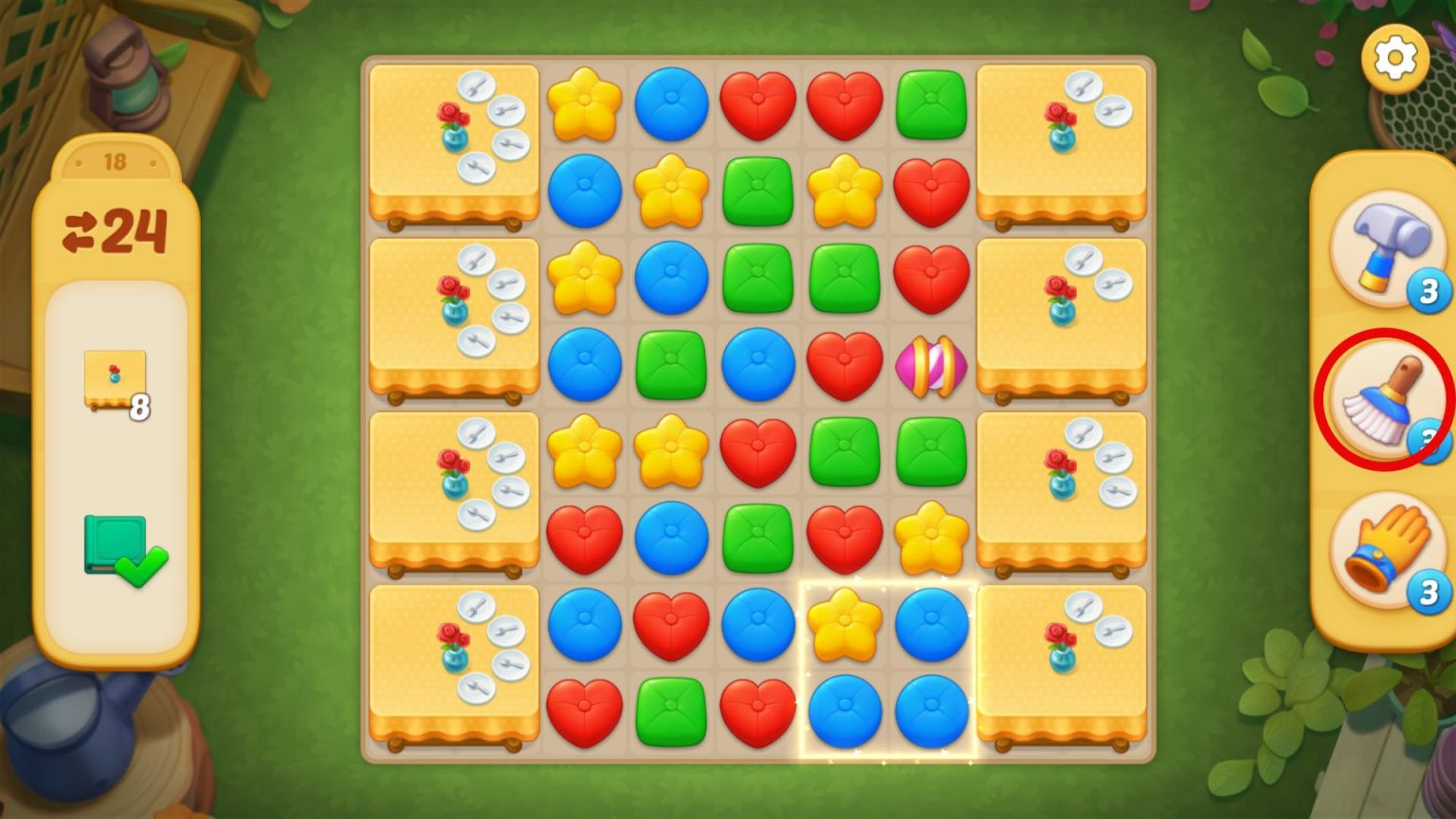Click the yellow star piece in the highlighted area

click(844, 626)
